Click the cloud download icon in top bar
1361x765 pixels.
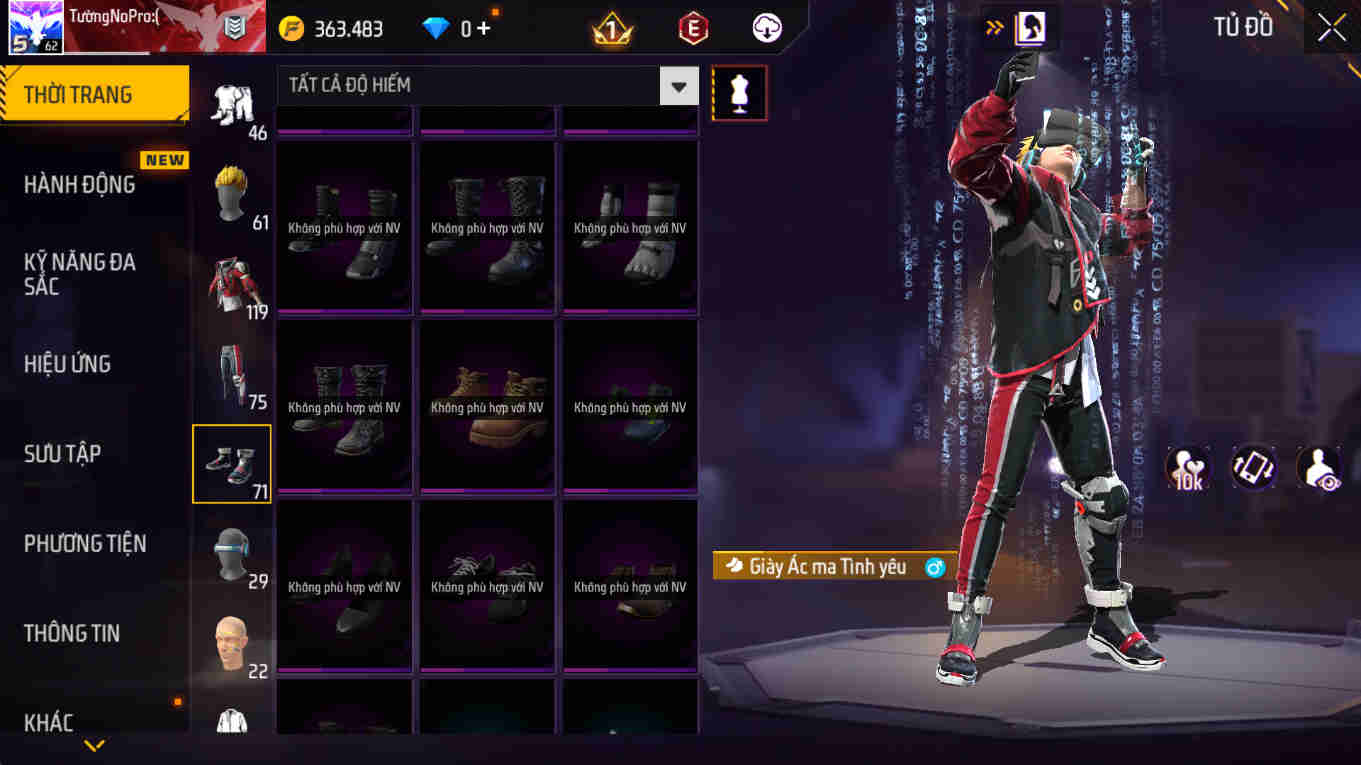point(766,27)
